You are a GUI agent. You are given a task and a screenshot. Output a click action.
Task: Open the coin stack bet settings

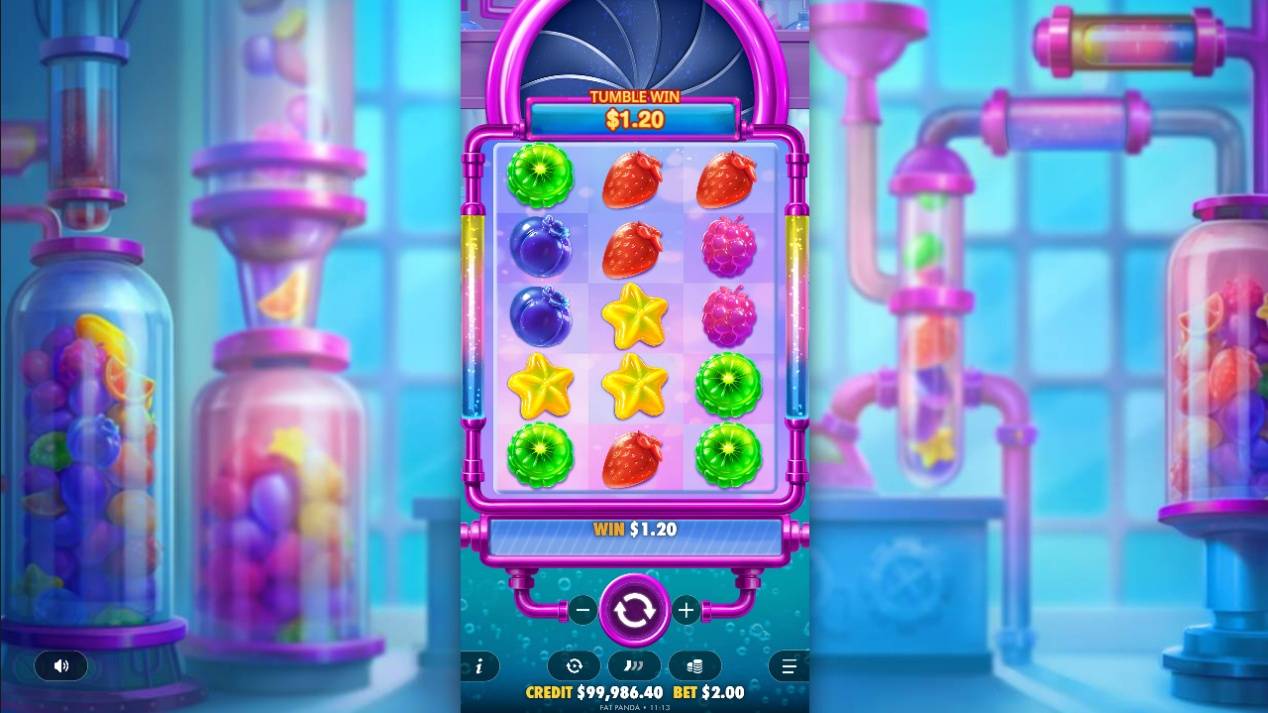click(x=695, y=666)
